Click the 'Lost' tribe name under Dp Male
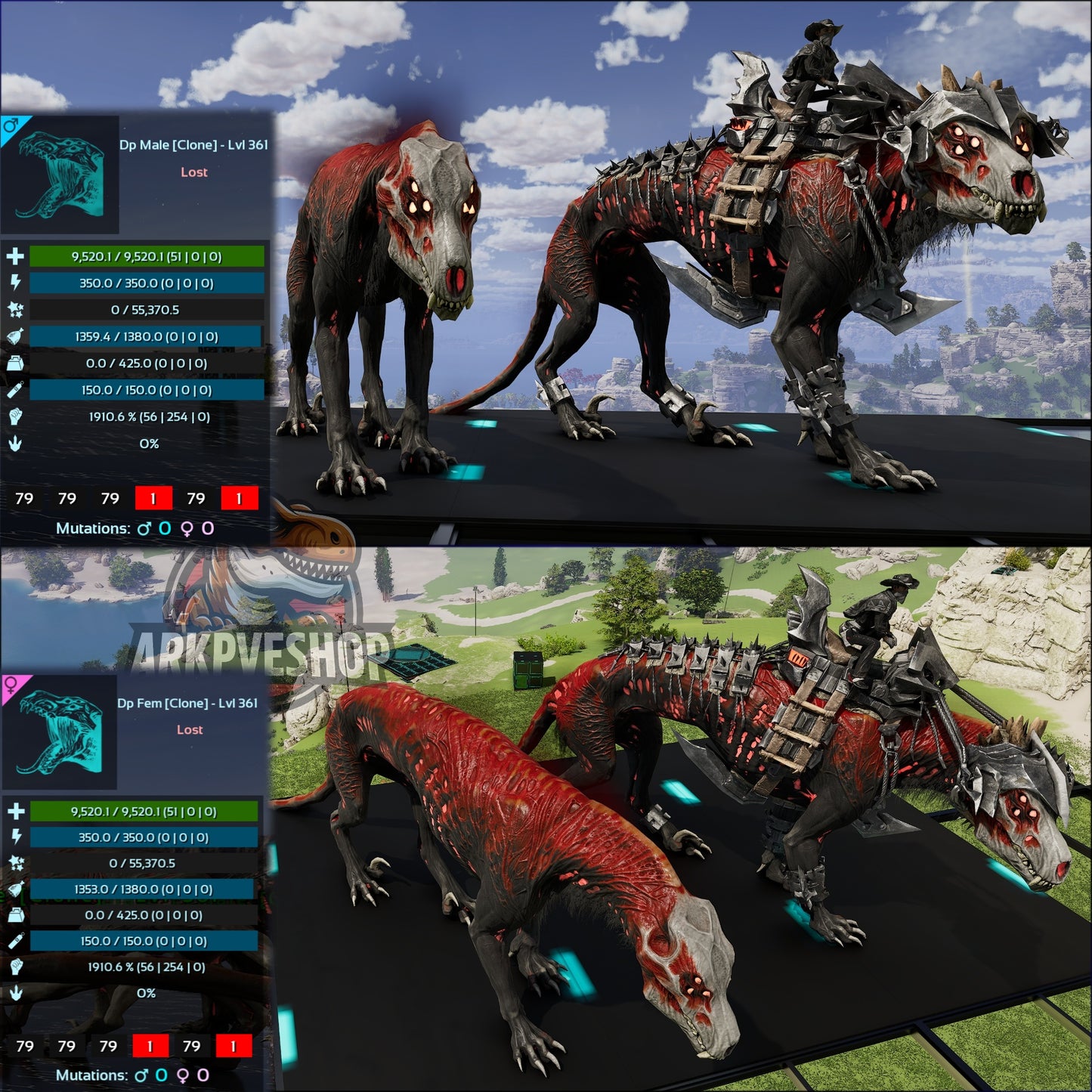The image size is (1092, 1092). [196, 172]
